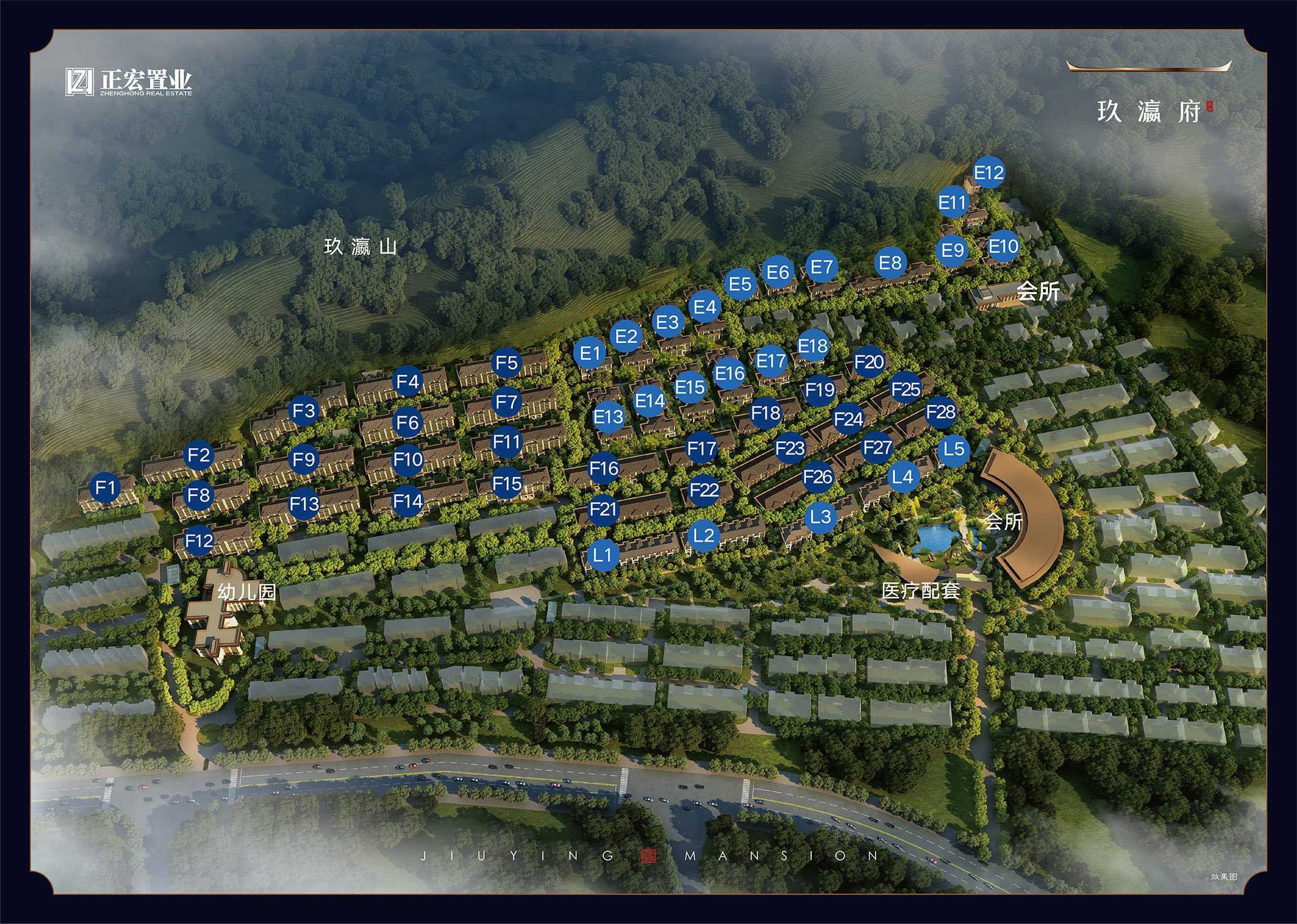
Task: Click the F16 building marker
Action: (604, 468)
